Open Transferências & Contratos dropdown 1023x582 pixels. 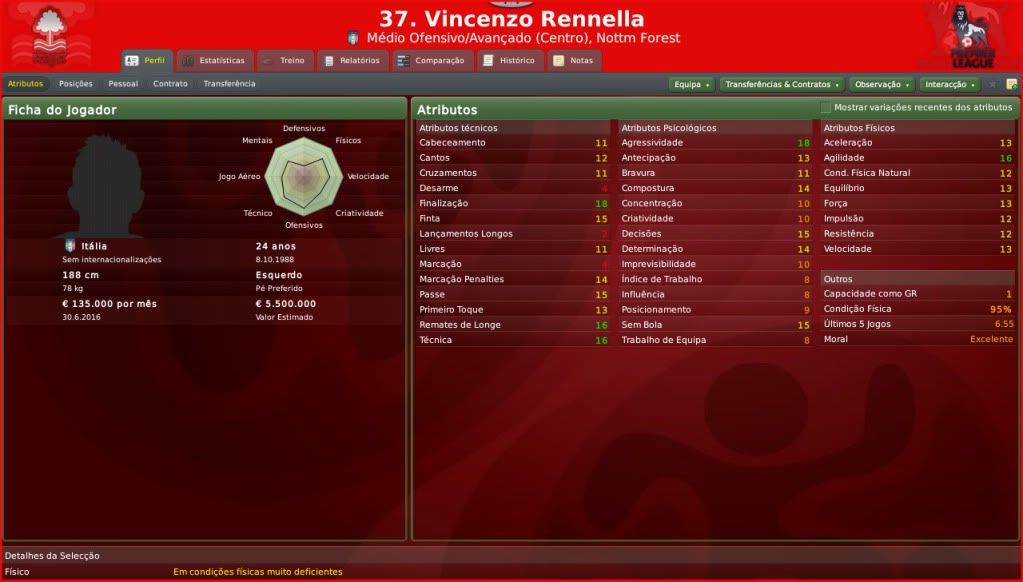(x=781, y=85)
